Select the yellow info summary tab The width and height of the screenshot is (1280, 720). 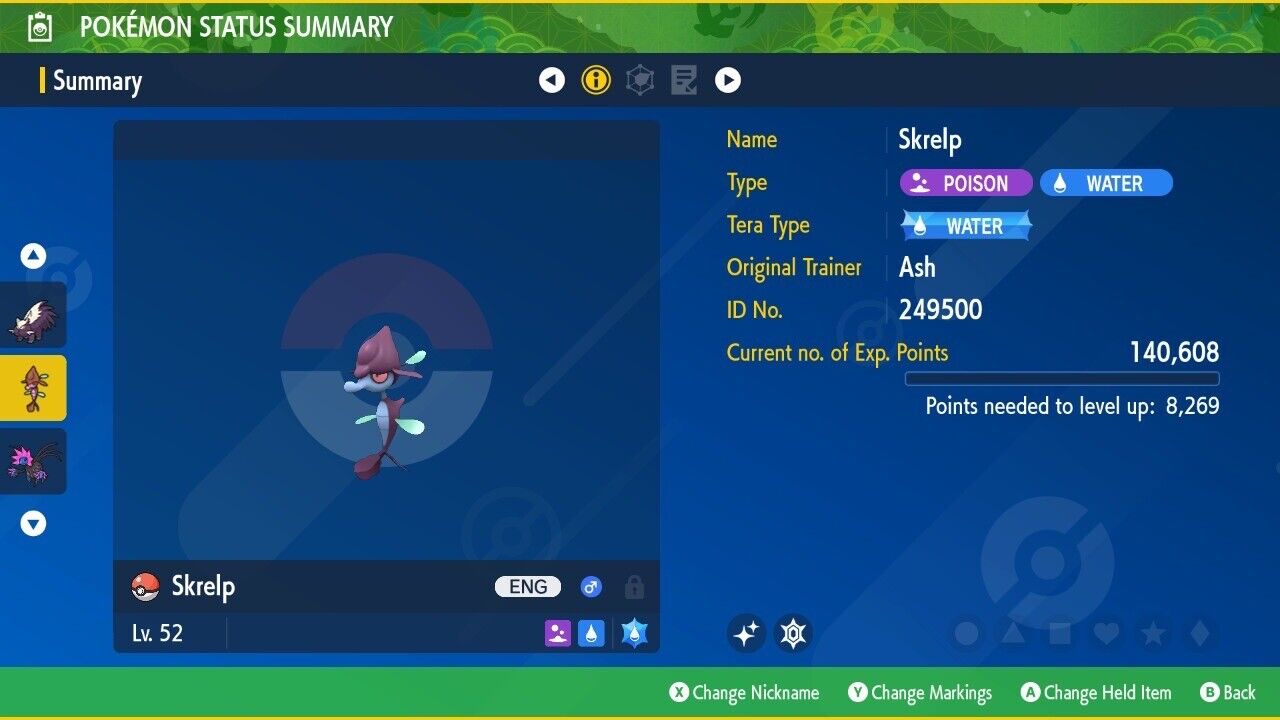pyautogui.click(x=596, y=80)
